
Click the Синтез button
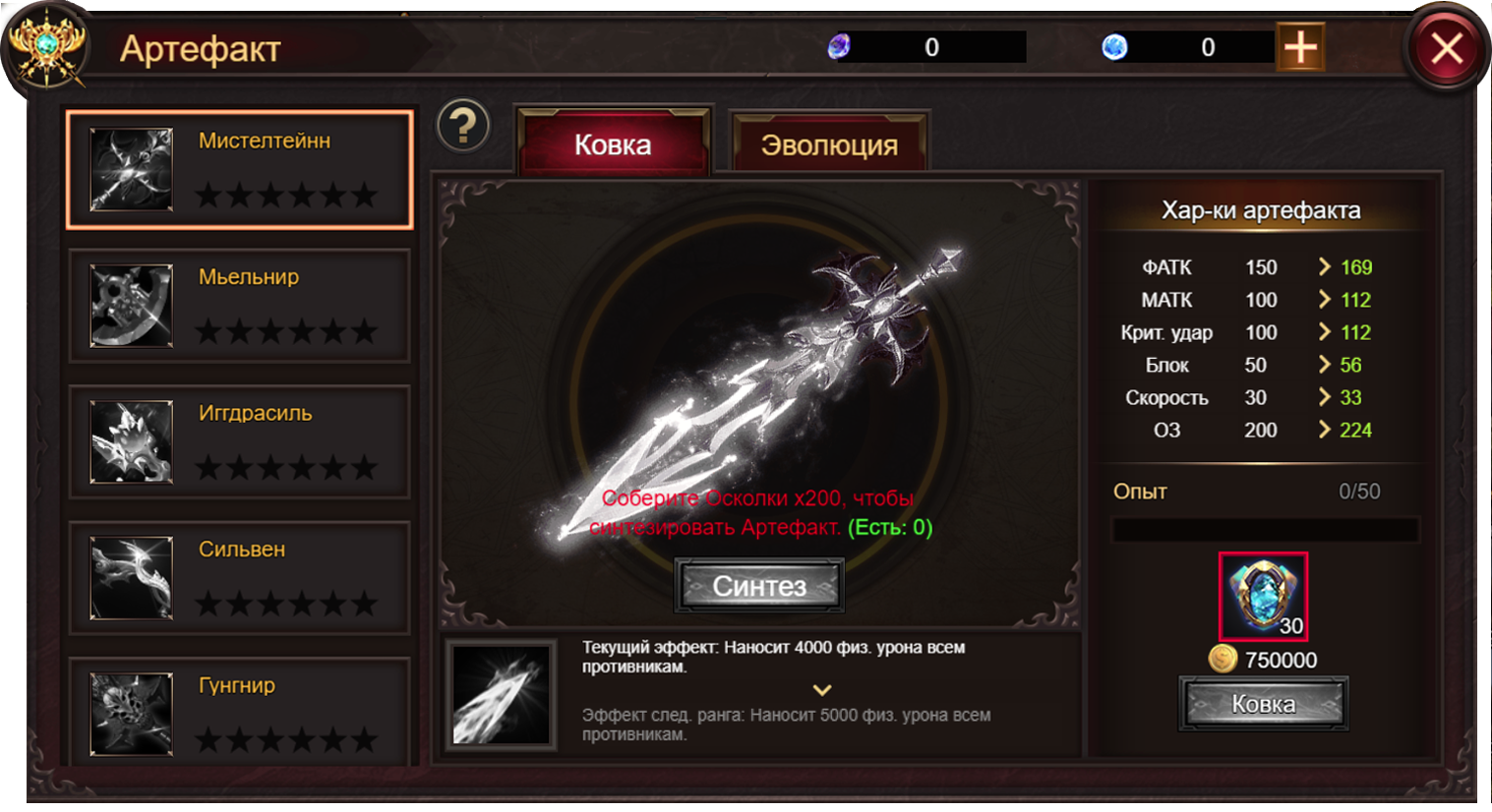[759, 586]
